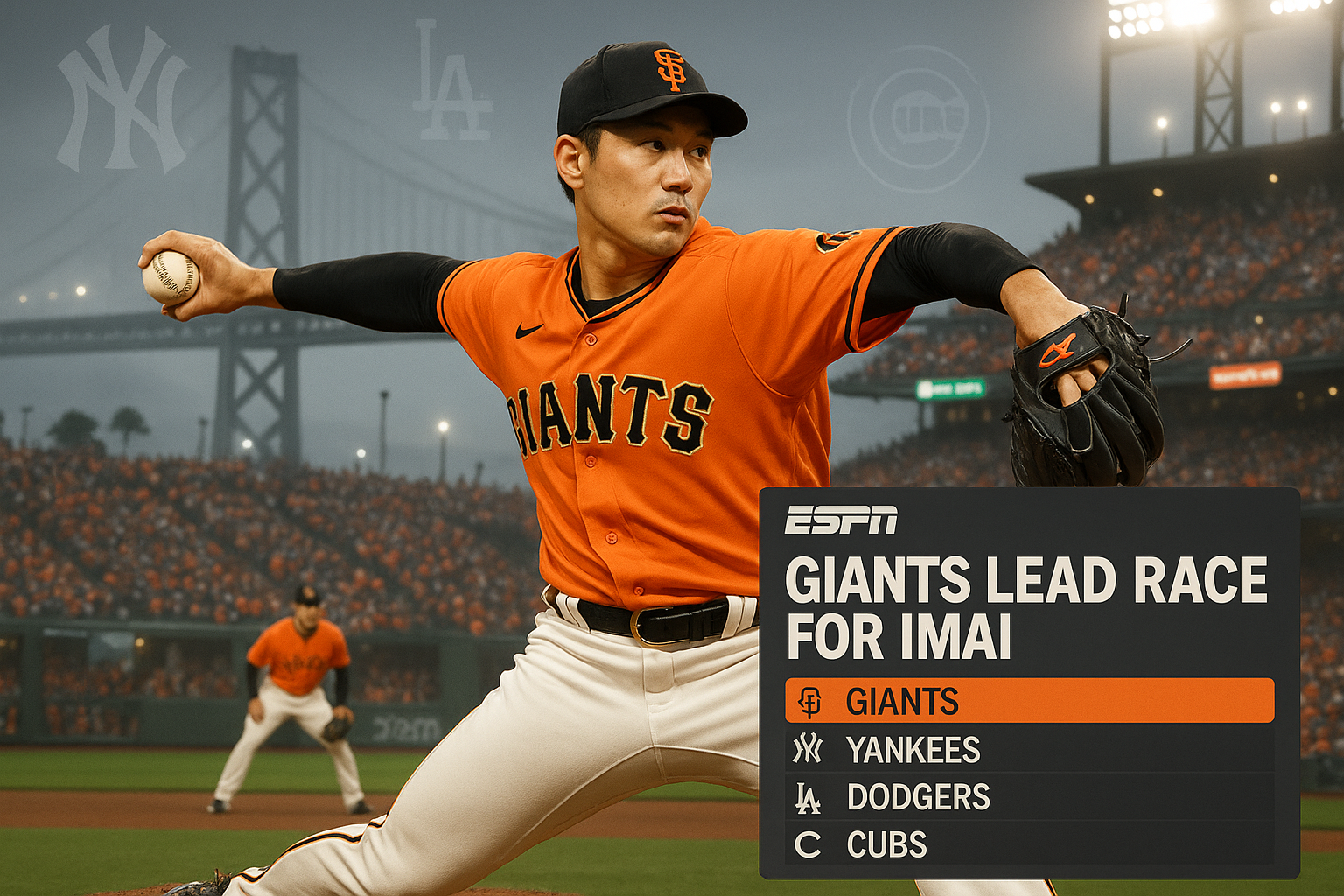
Task: Select the highlighted Giants row
Action: pyautogui.click(x=1029, y=701)
